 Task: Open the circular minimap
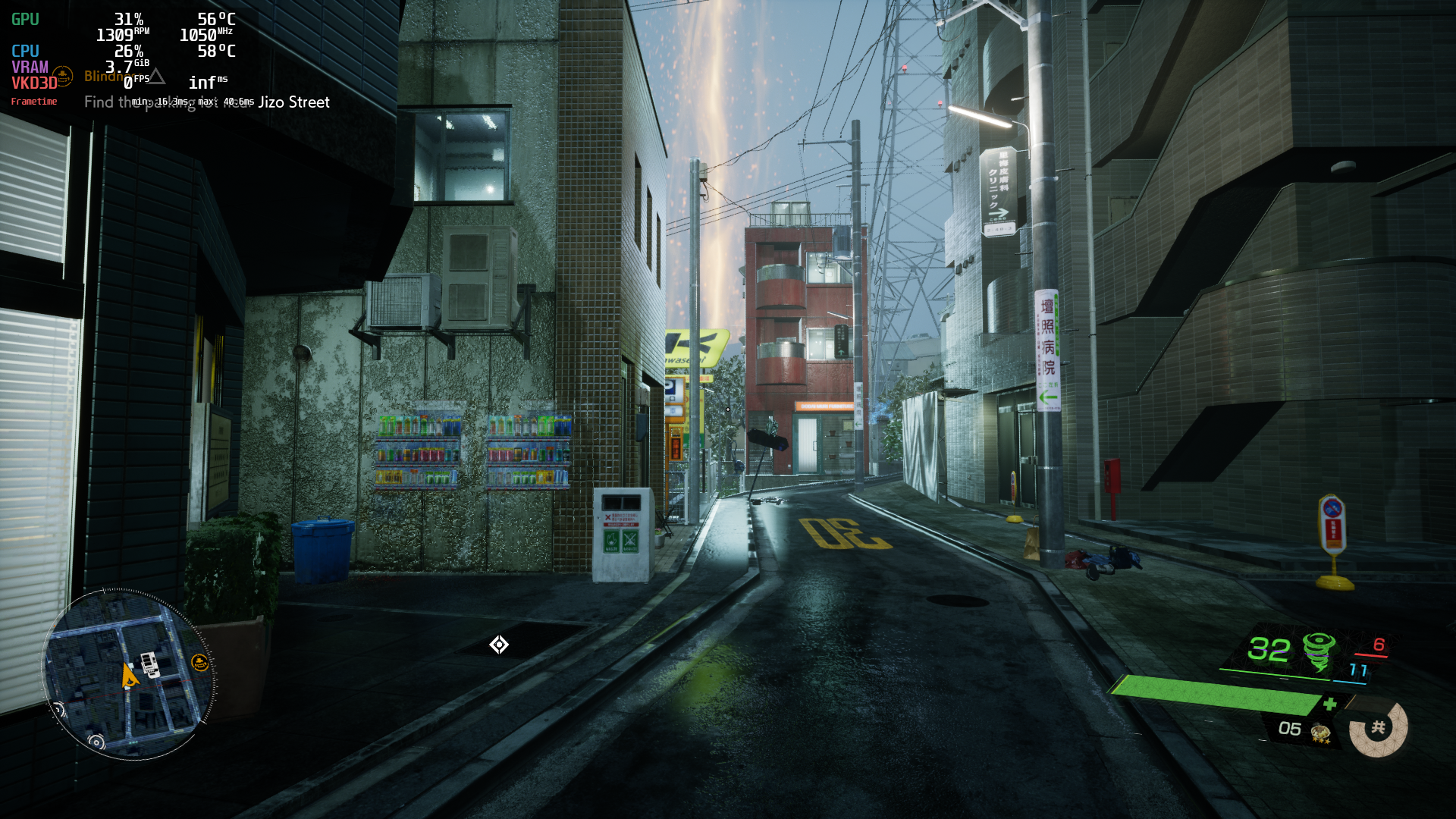(127, 674)
